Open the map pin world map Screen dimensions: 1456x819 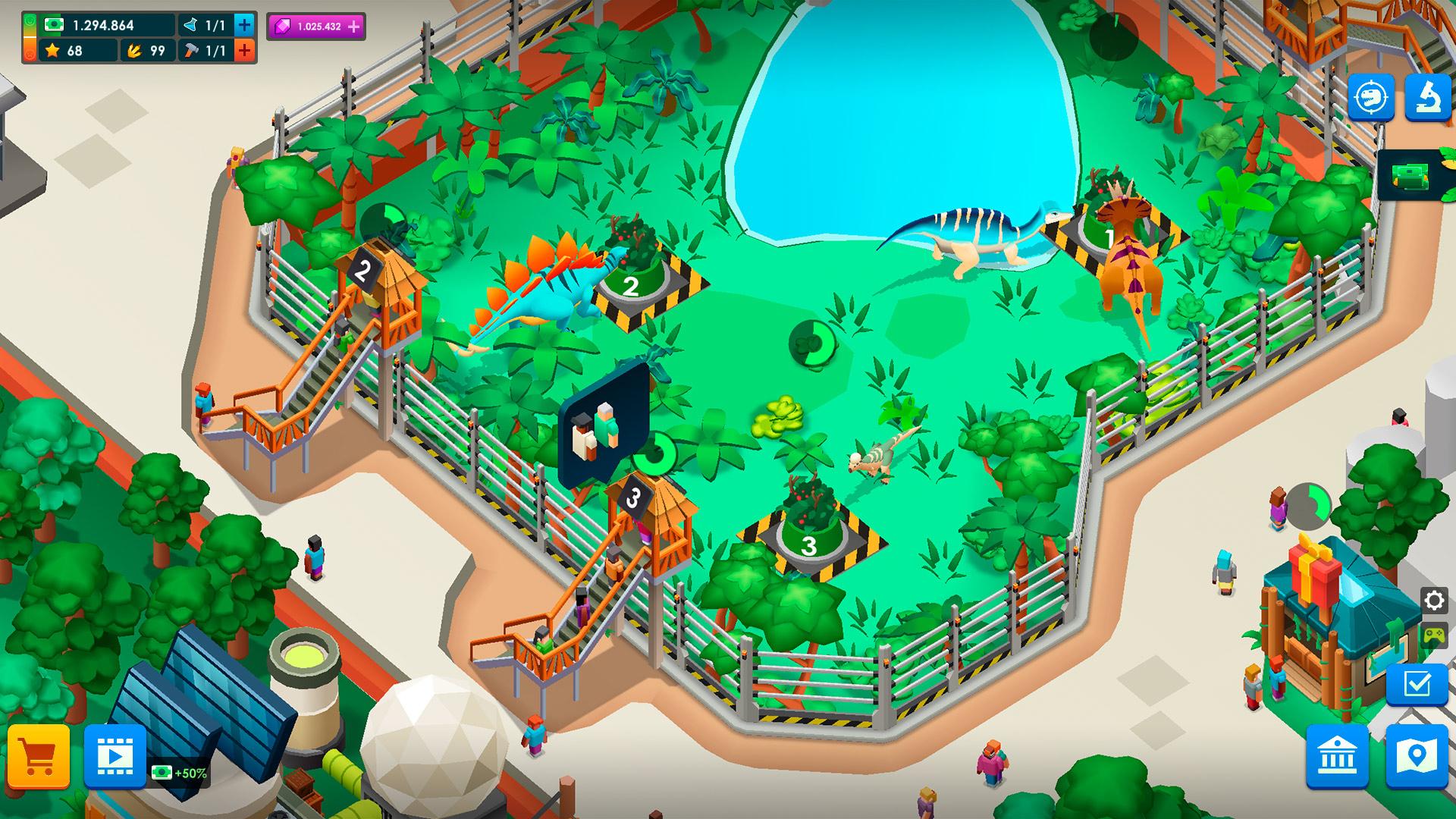pyautogui.click(x=1417, y=756)
